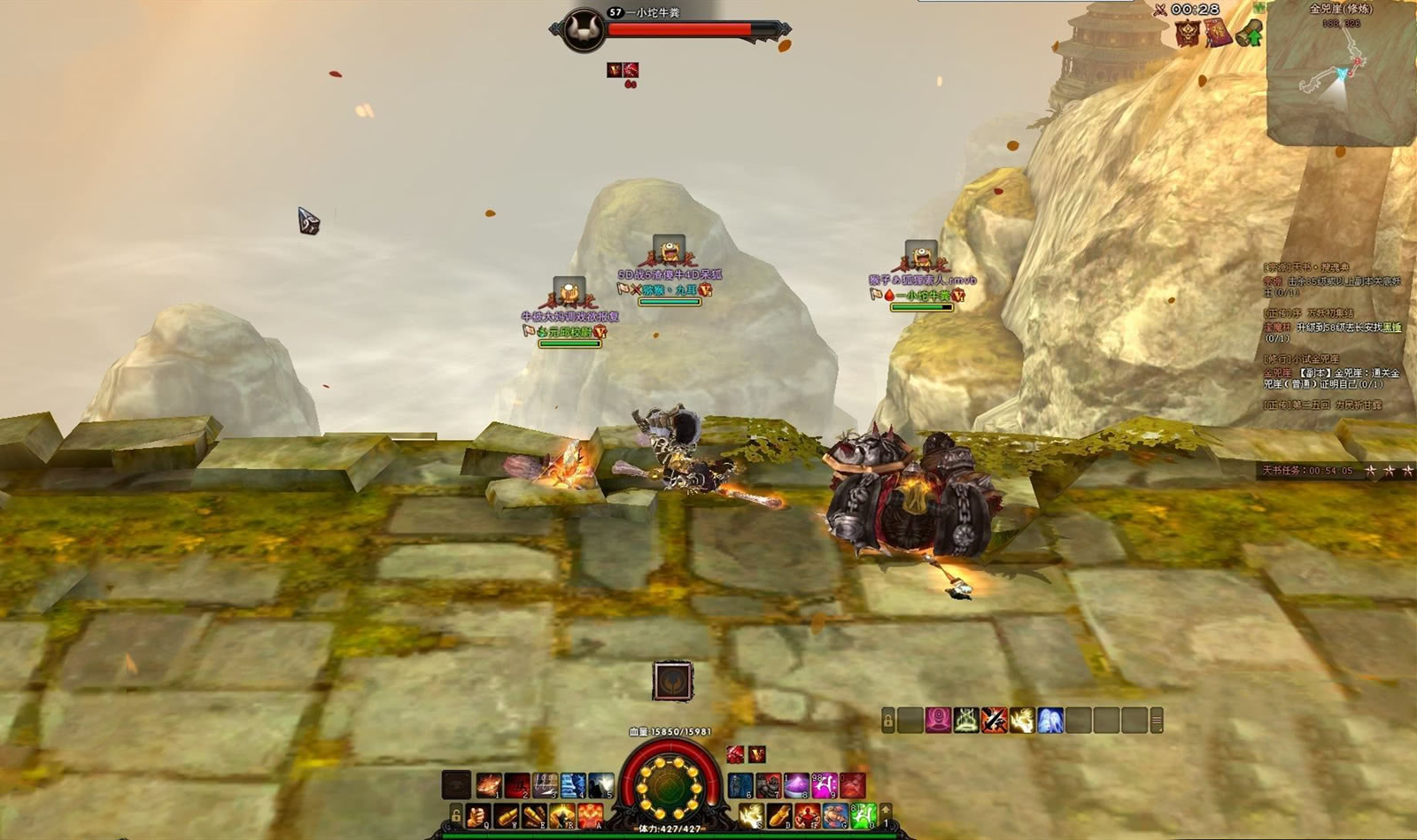Click the red banner emblem icon

(x=1188, y=34)
